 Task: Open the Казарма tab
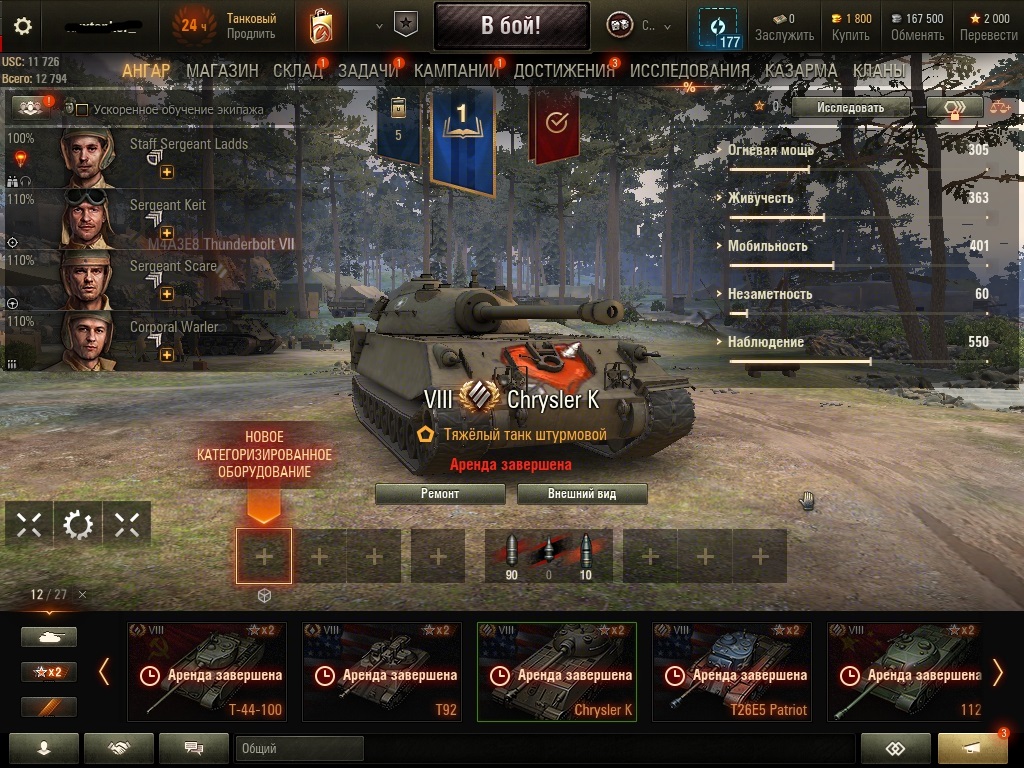tap(801, 70)
